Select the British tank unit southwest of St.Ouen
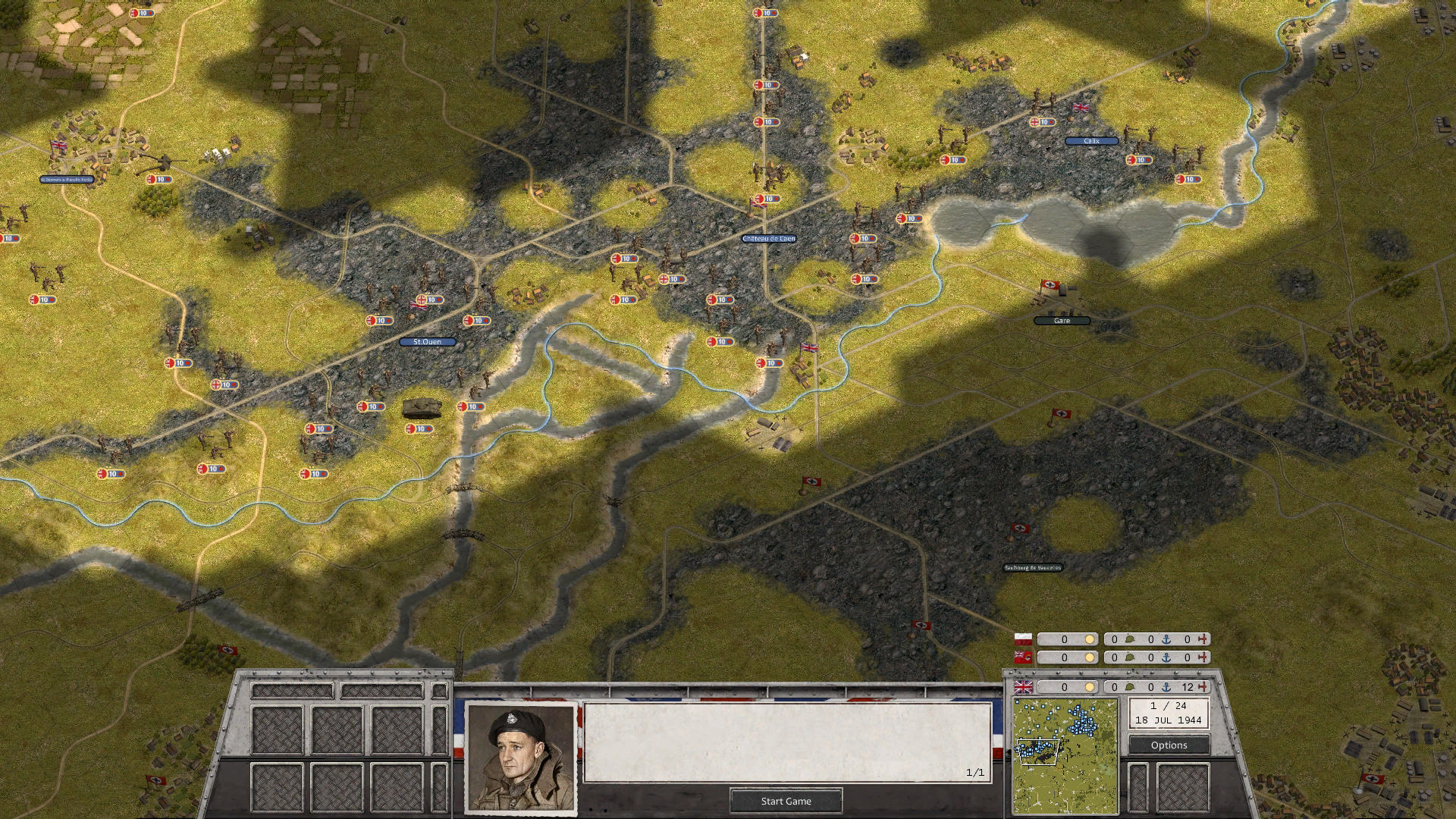 423,407
